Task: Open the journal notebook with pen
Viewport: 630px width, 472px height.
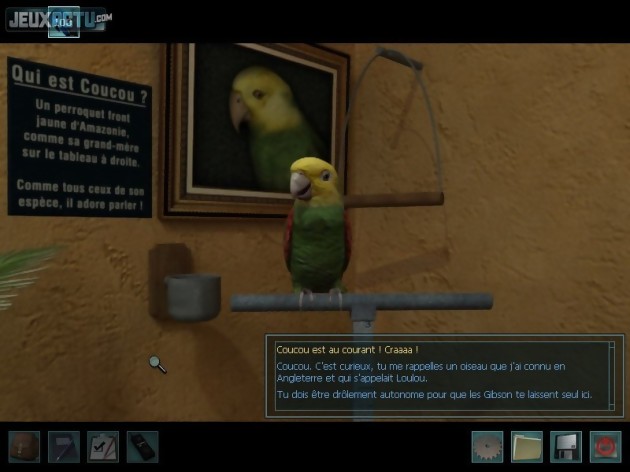Action: [x=63, y=446]
